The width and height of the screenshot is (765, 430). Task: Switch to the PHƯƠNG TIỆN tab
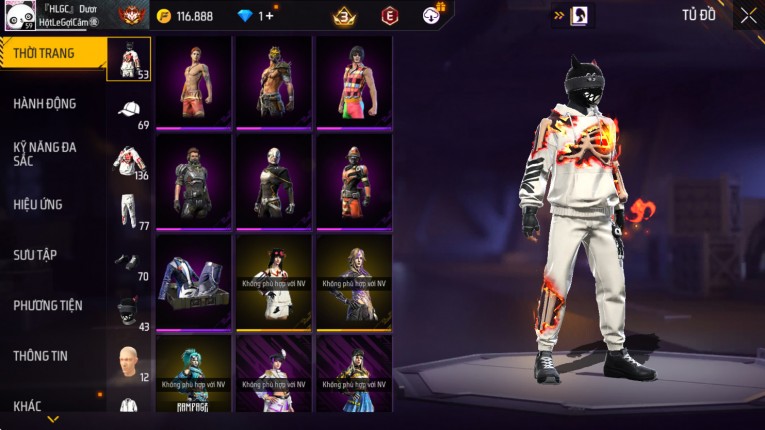(x=48, y=306)
